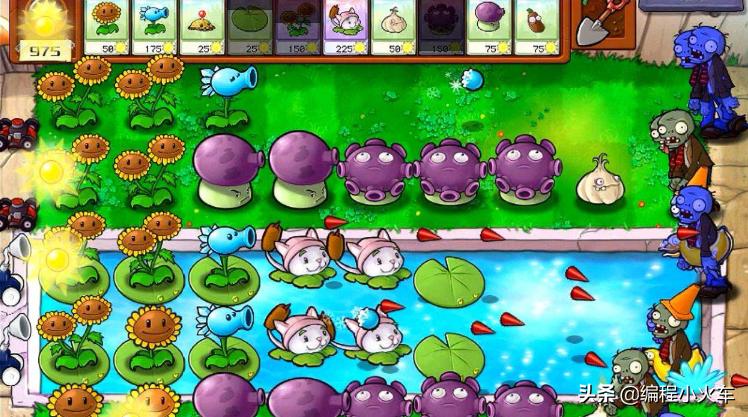Select the Cattail seed packet
The image size is (748, 417).
click(x=346, y=25)
